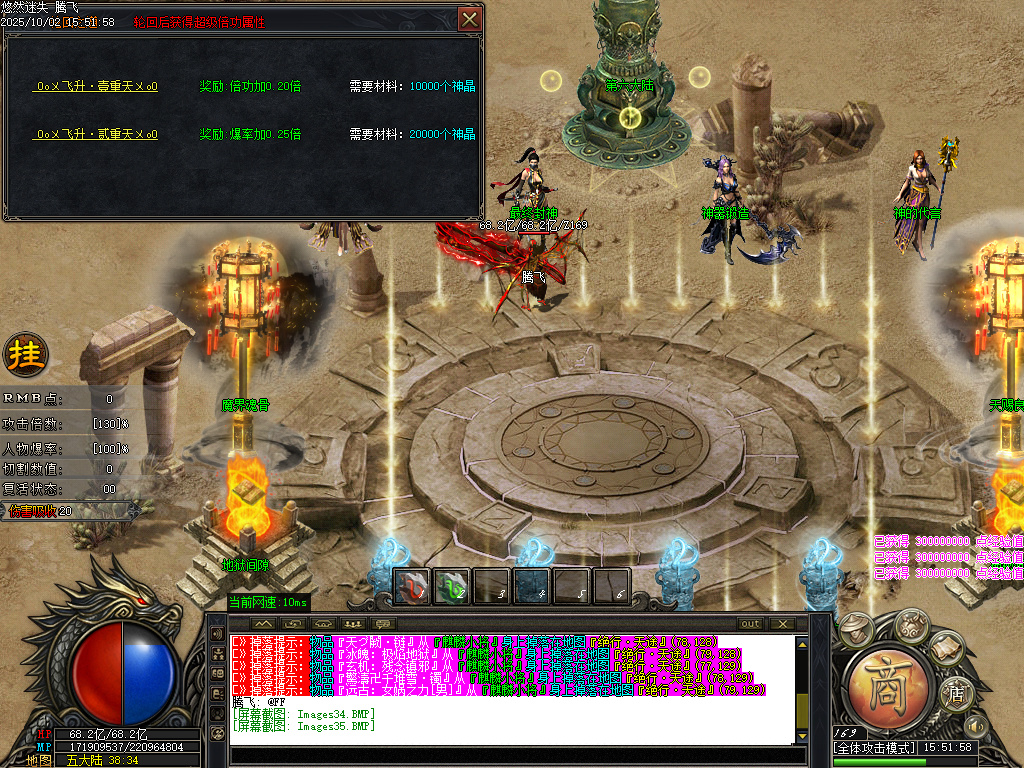1024x768 pixels.
Task: Use the green item in hotbar slot 2
Action: (x=452, y=587)
